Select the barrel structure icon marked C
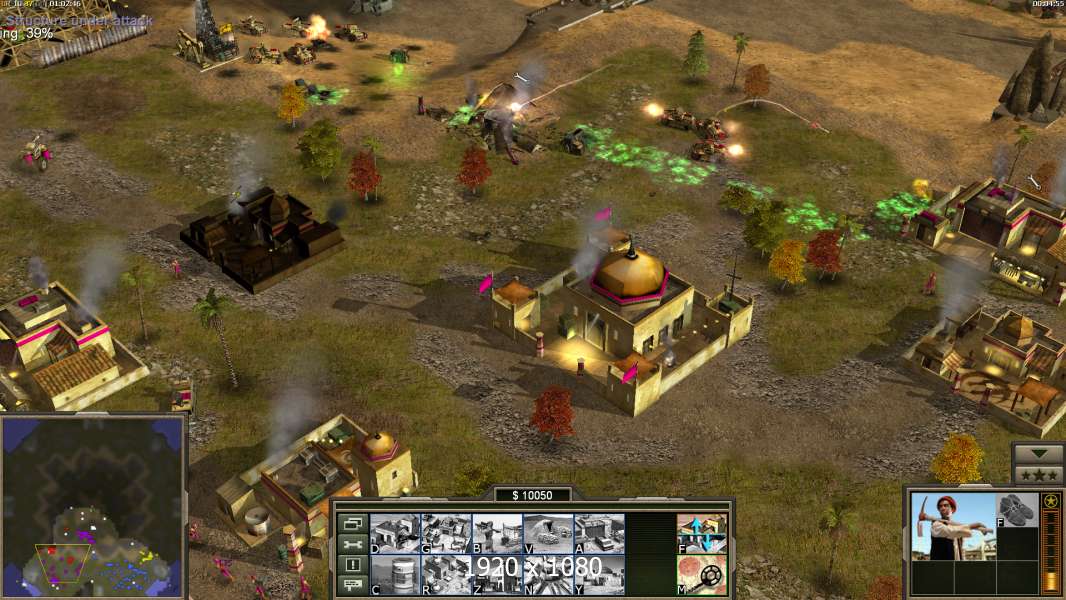 click(395, 574)
